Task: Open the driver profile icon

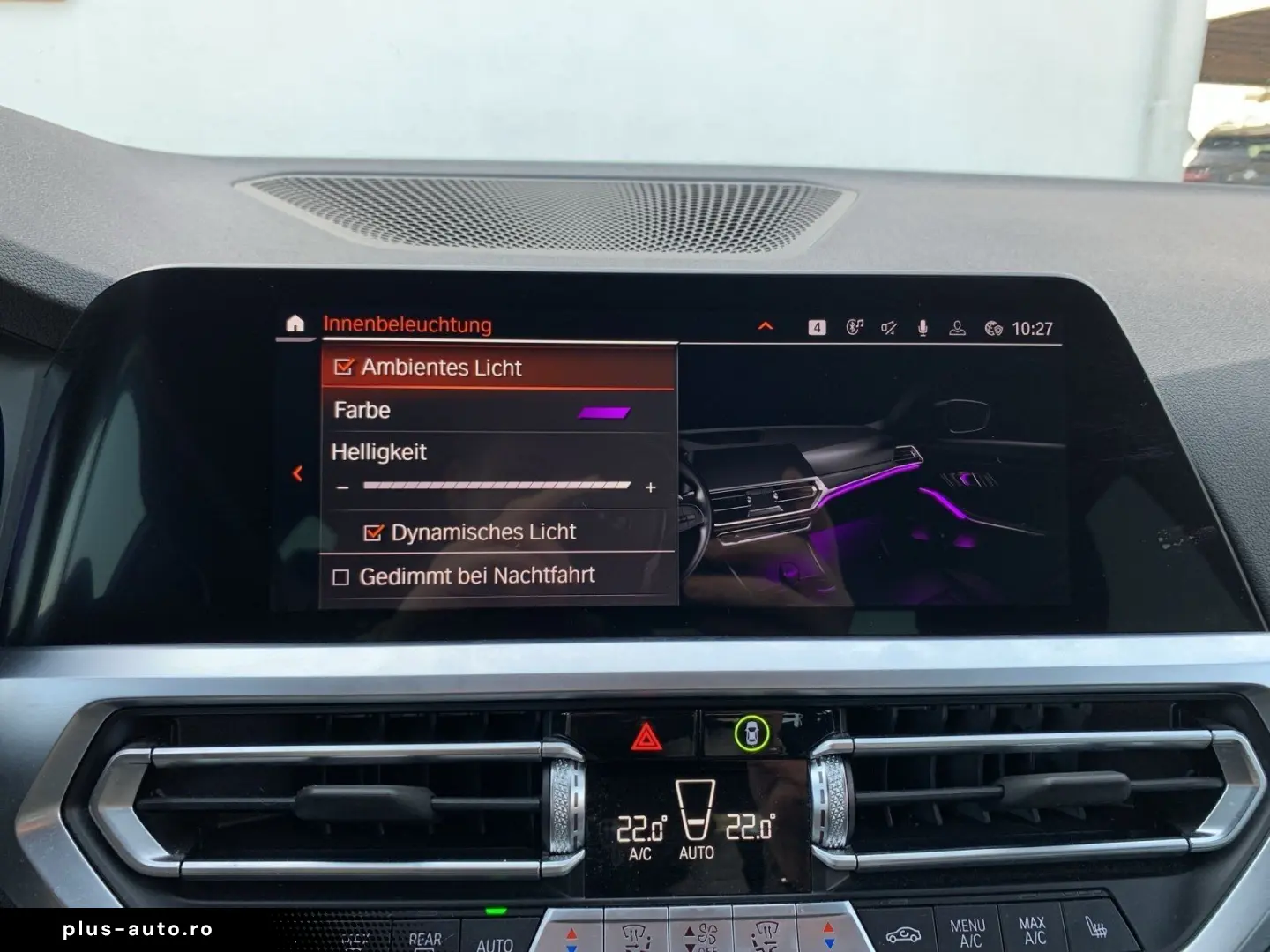Action: point(958,329)
